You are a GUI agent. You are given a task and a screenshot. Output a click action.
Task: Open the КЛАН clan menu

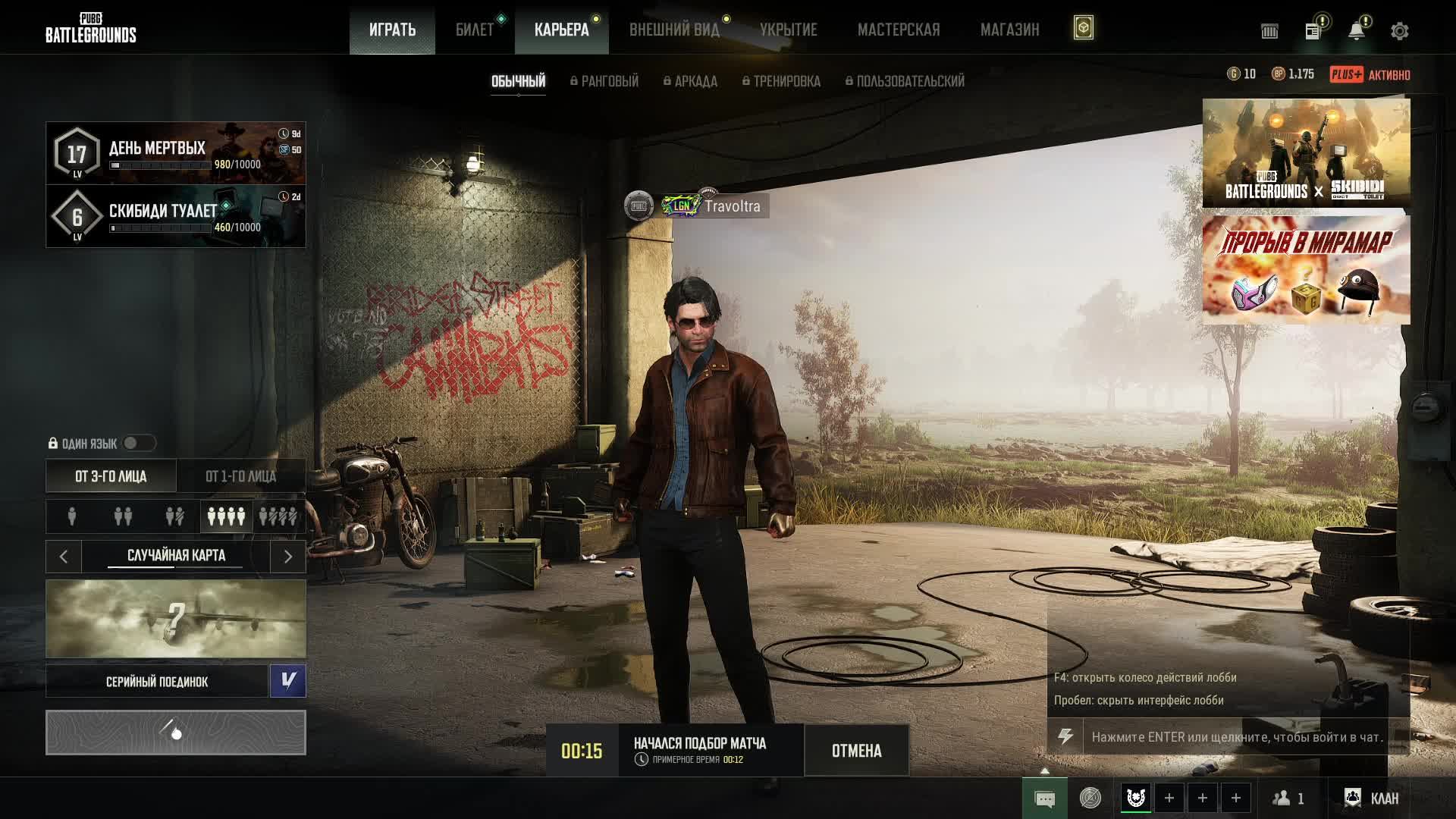coord(1372,798)
